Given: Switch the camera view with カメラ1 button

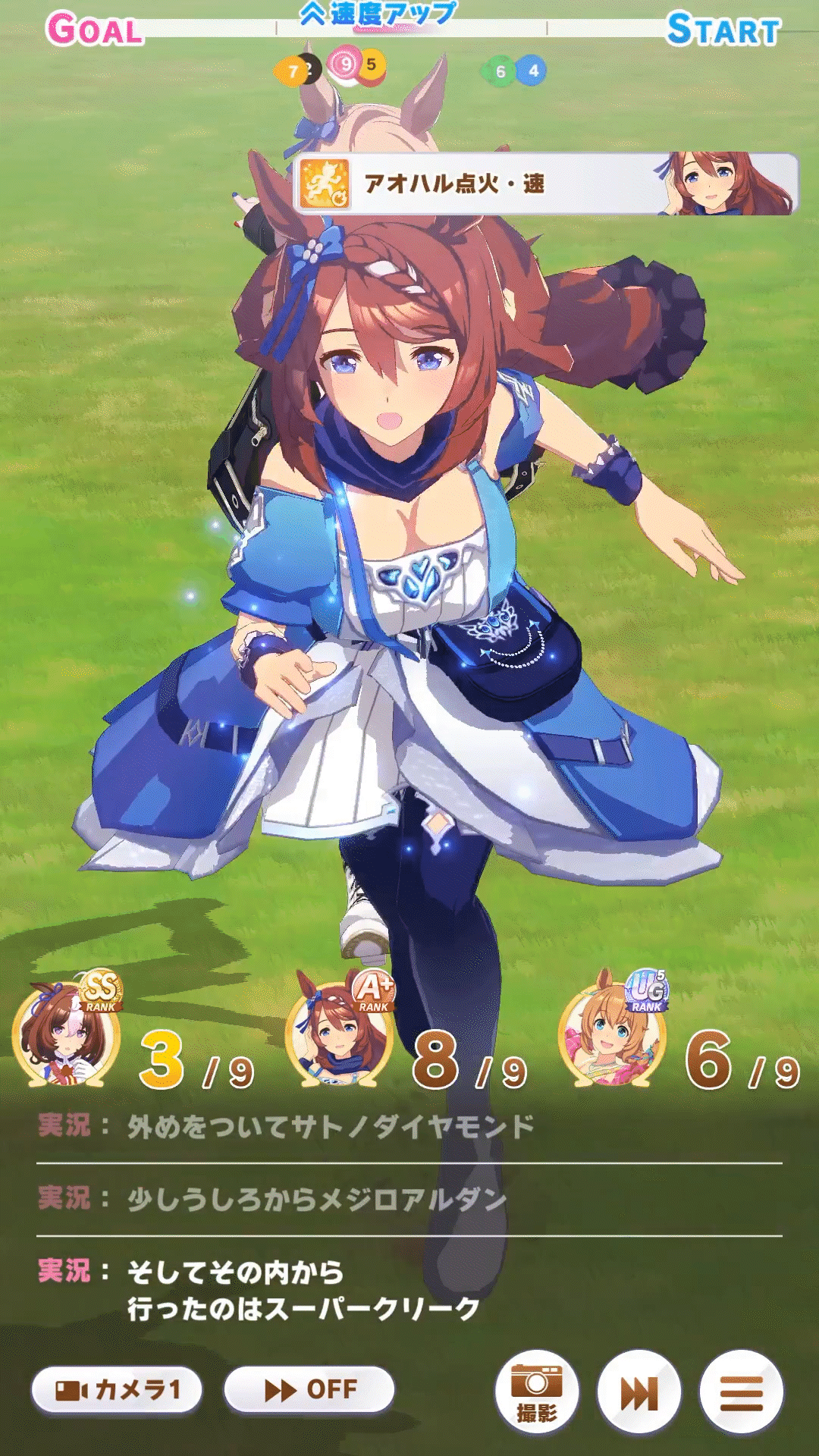Looking at the screenshot, I should click(x=117, y=1390).
